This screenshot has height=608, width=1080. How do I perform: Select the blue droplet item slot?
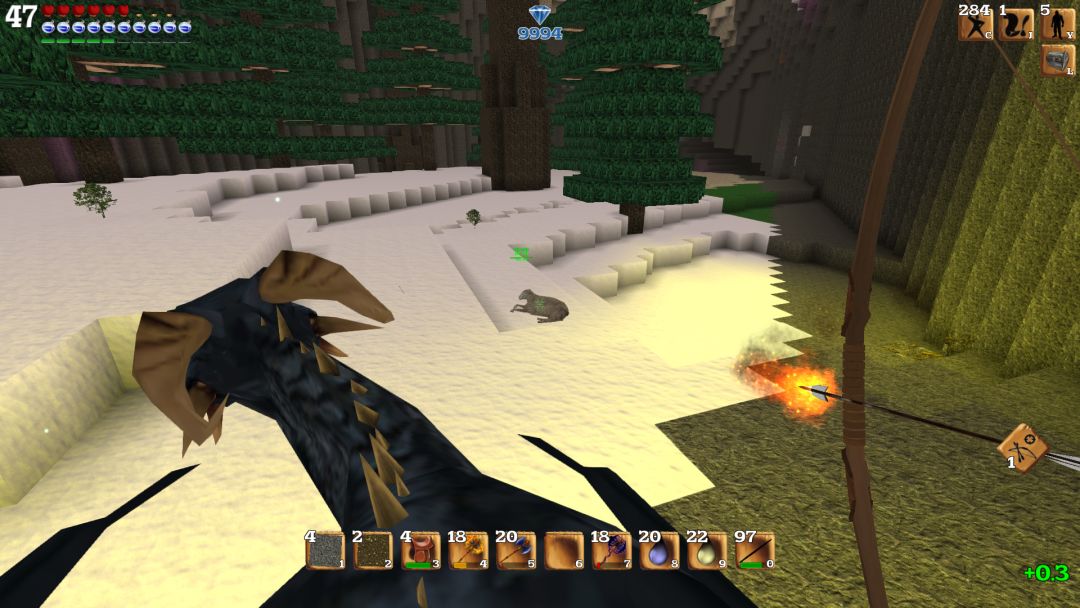coord(660,551)
